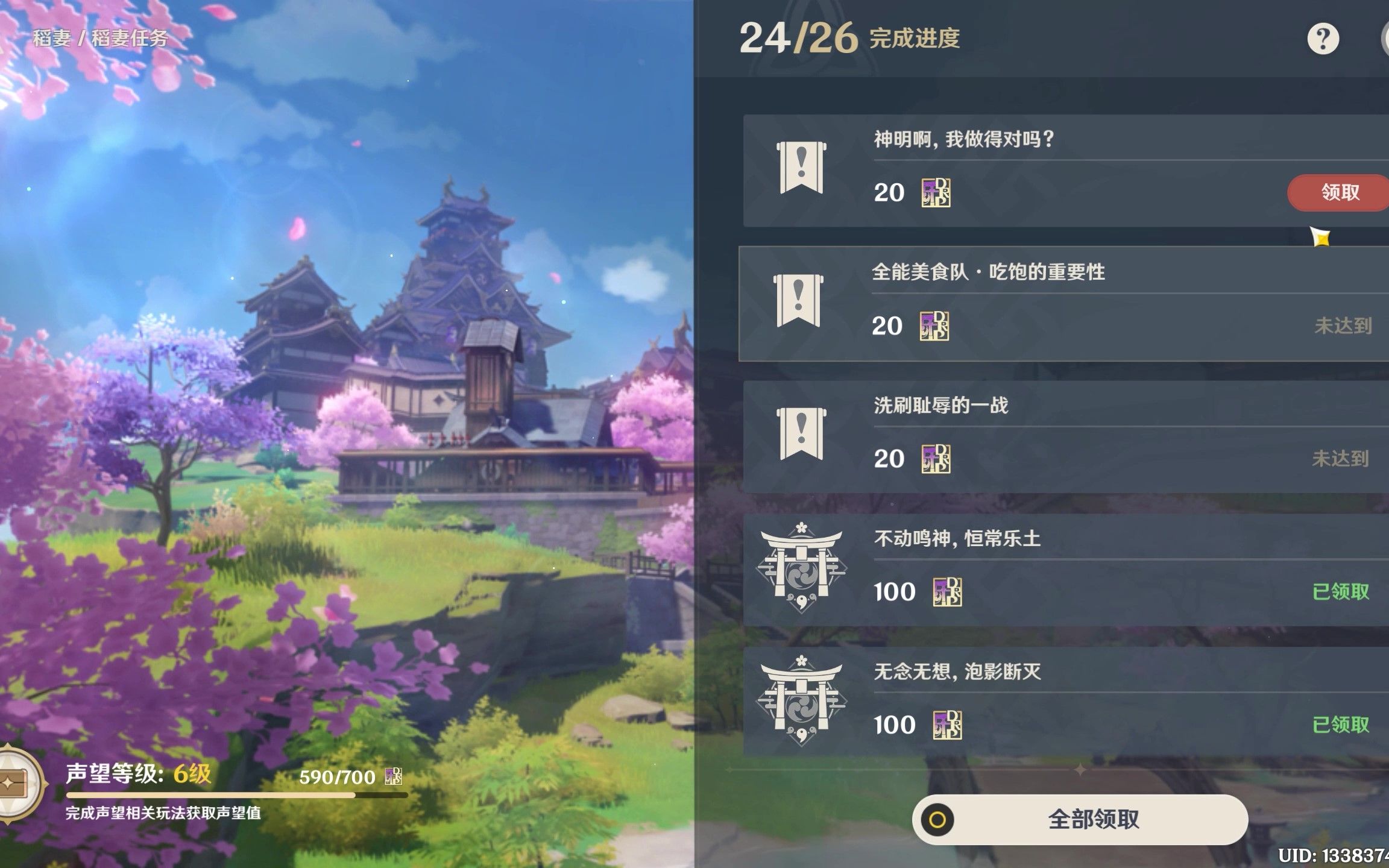
Task: Open the reputation emblem at bottom left
Action: coord(19,785)
